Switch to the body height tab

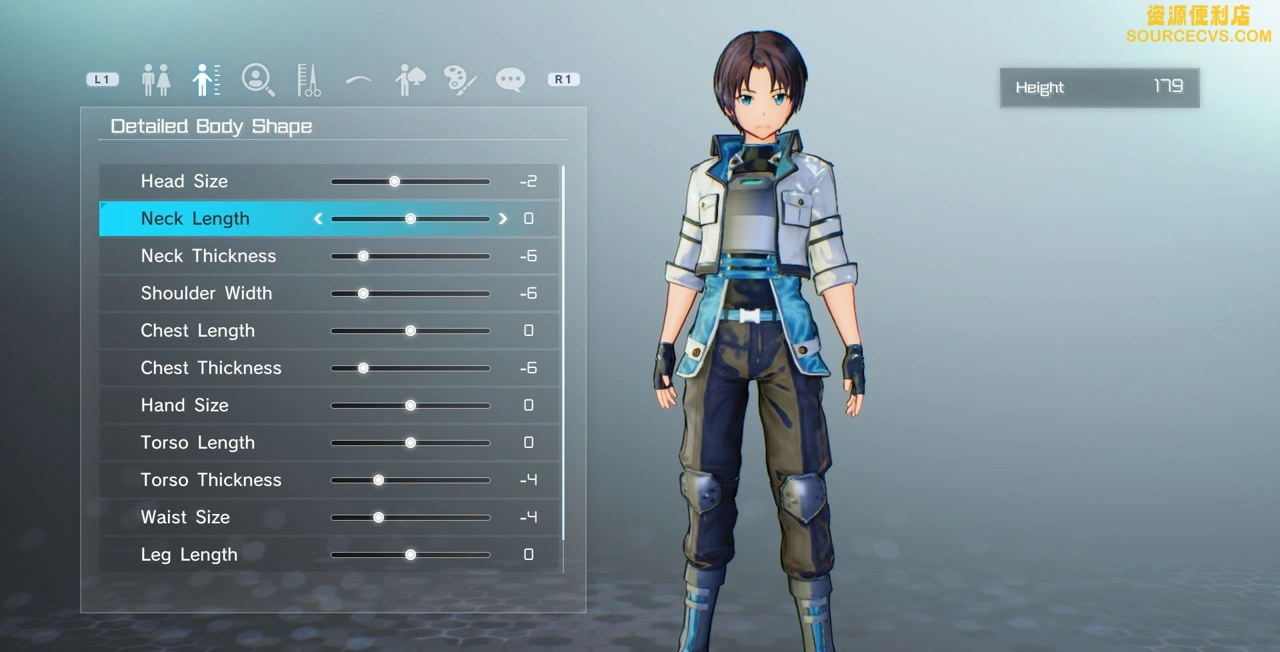point(206,80)
